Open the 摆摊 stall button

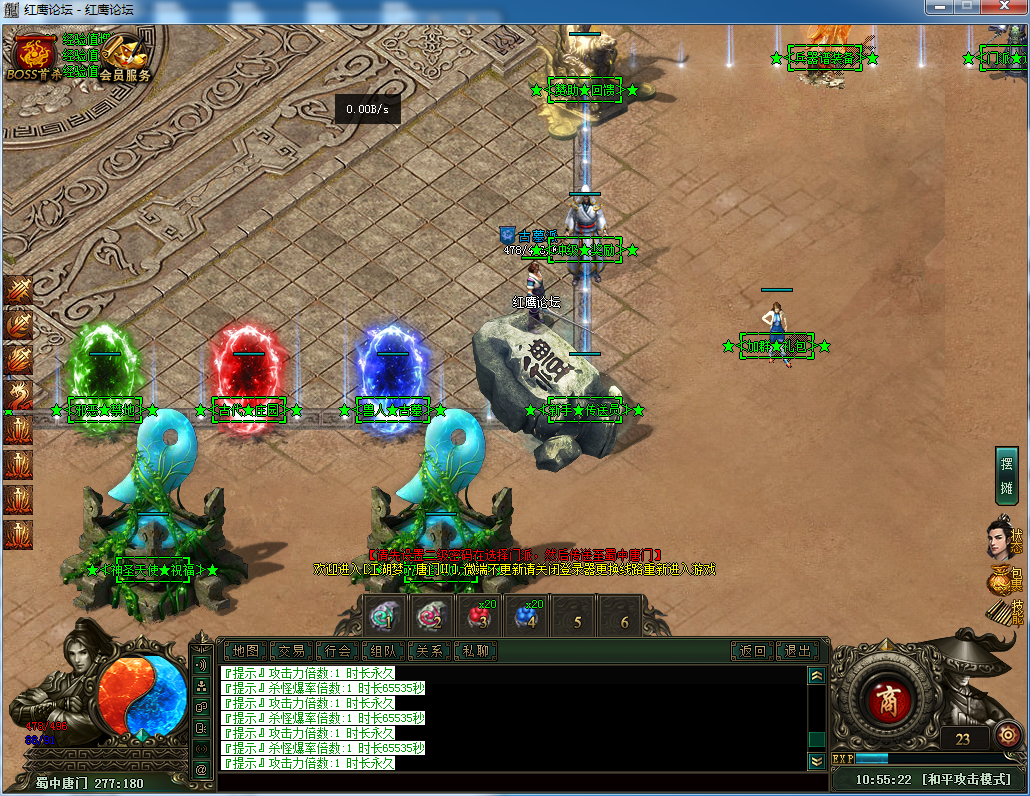coord(1006,476)
